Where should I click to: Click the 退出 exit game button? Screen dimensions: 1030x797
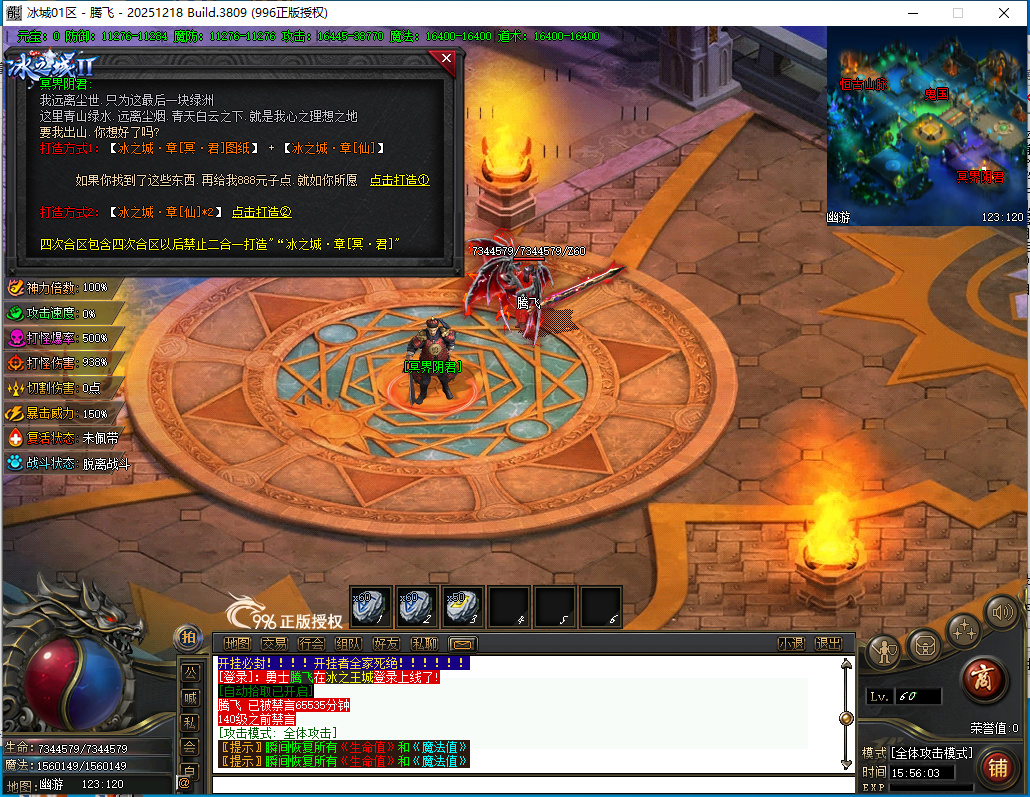[828, 643]
